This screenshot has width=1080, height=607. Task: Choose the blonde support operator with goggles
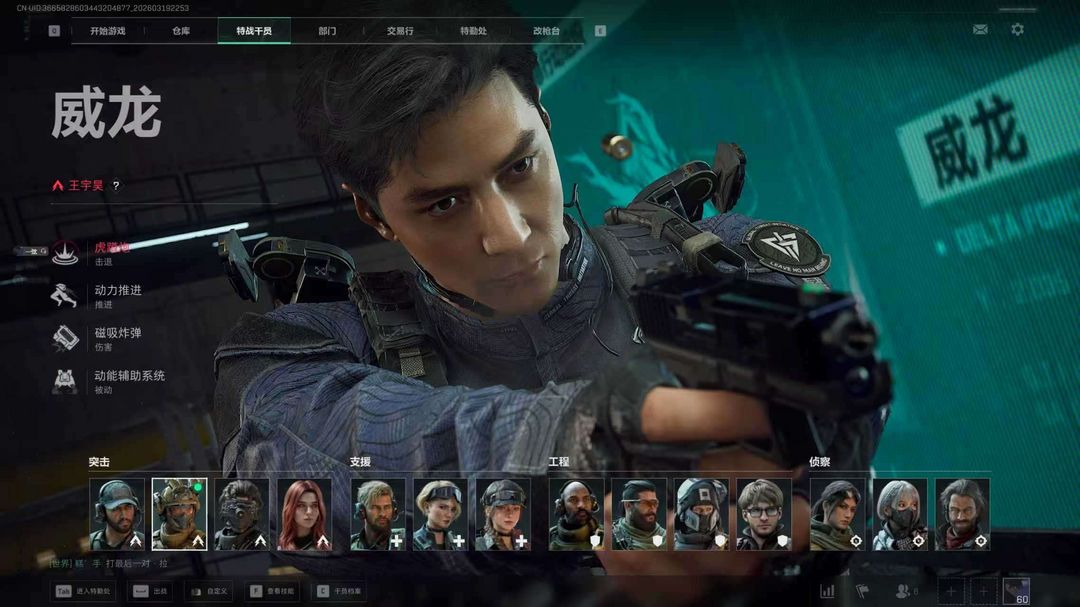[x=440, y=514]
